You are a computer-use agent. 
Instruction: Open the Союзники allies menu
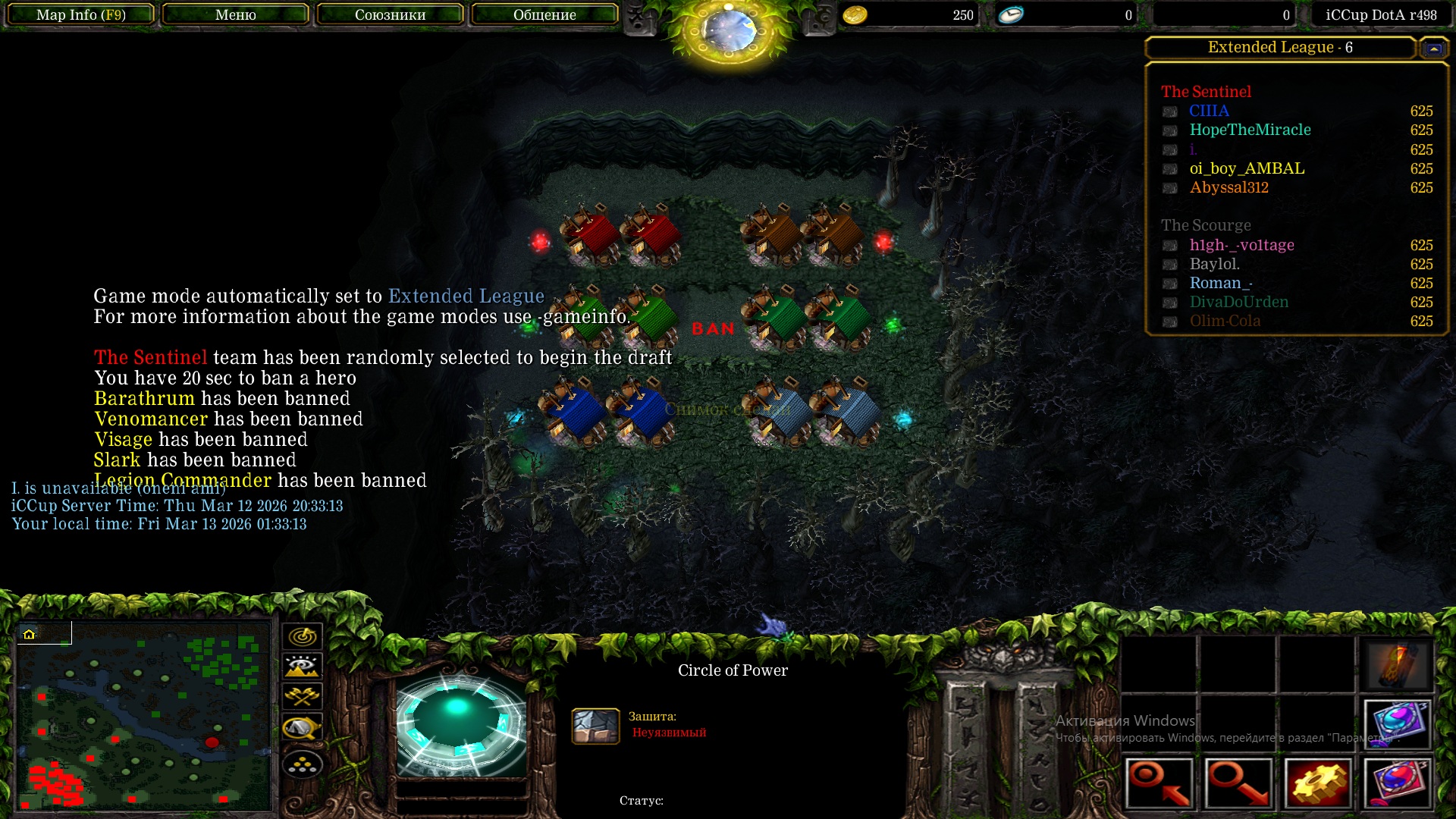(x=390, y=14)
